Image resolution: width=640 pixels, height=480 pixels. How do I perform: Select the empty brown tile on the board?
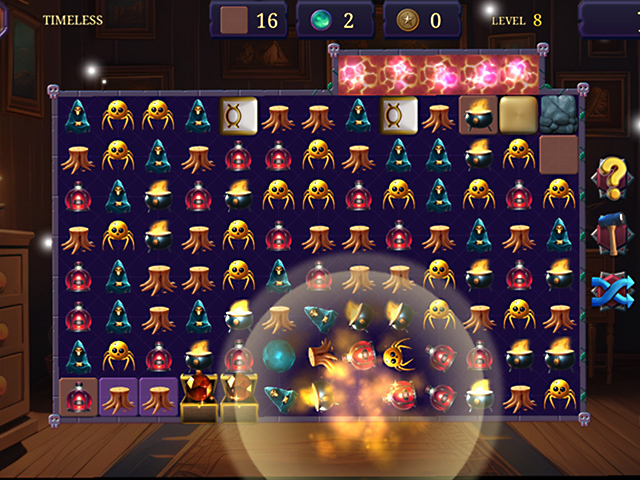(x=559, y=155)
